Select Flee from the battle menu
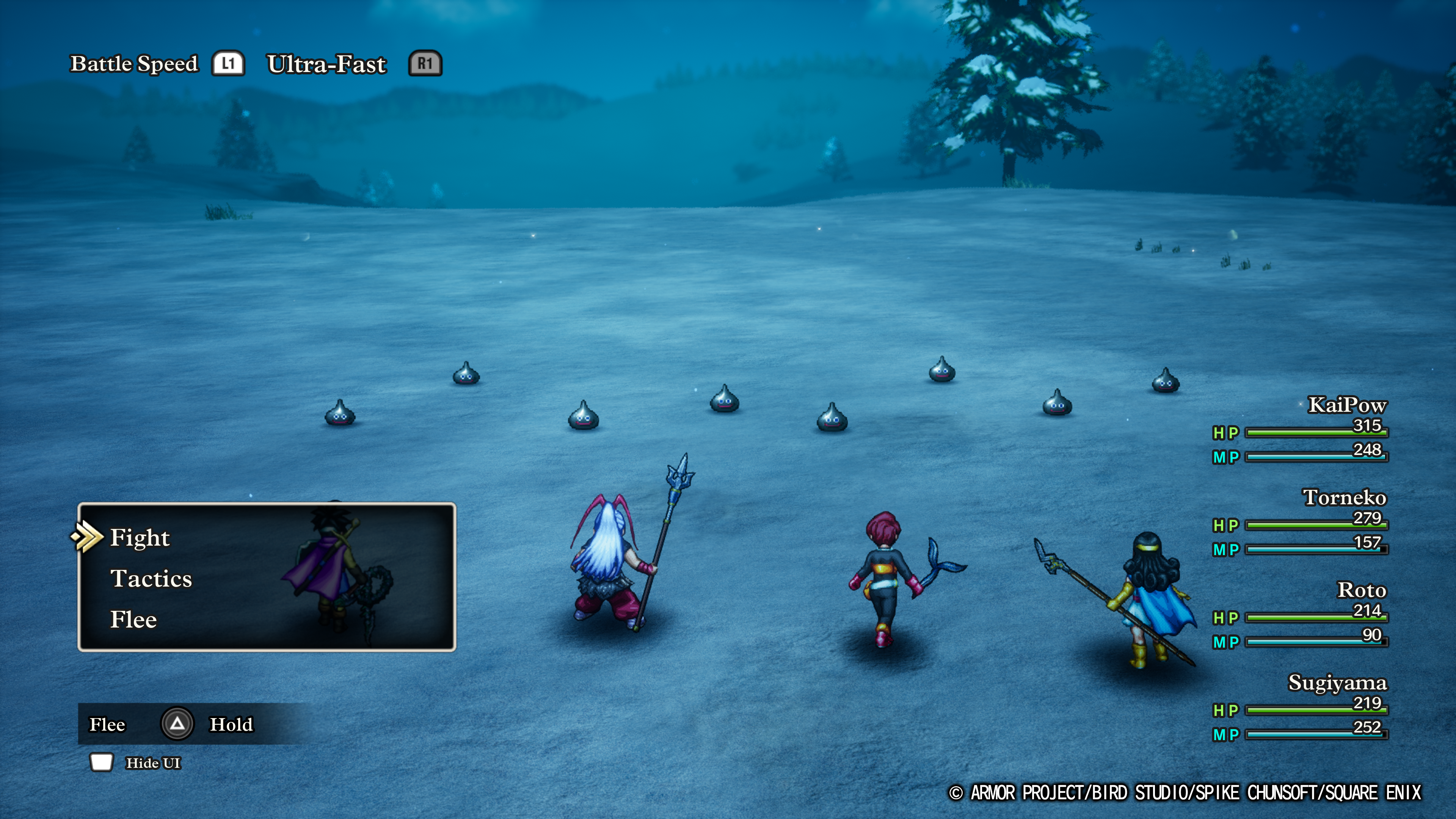The image size is (1456, 819). click(x=133, y=620)
